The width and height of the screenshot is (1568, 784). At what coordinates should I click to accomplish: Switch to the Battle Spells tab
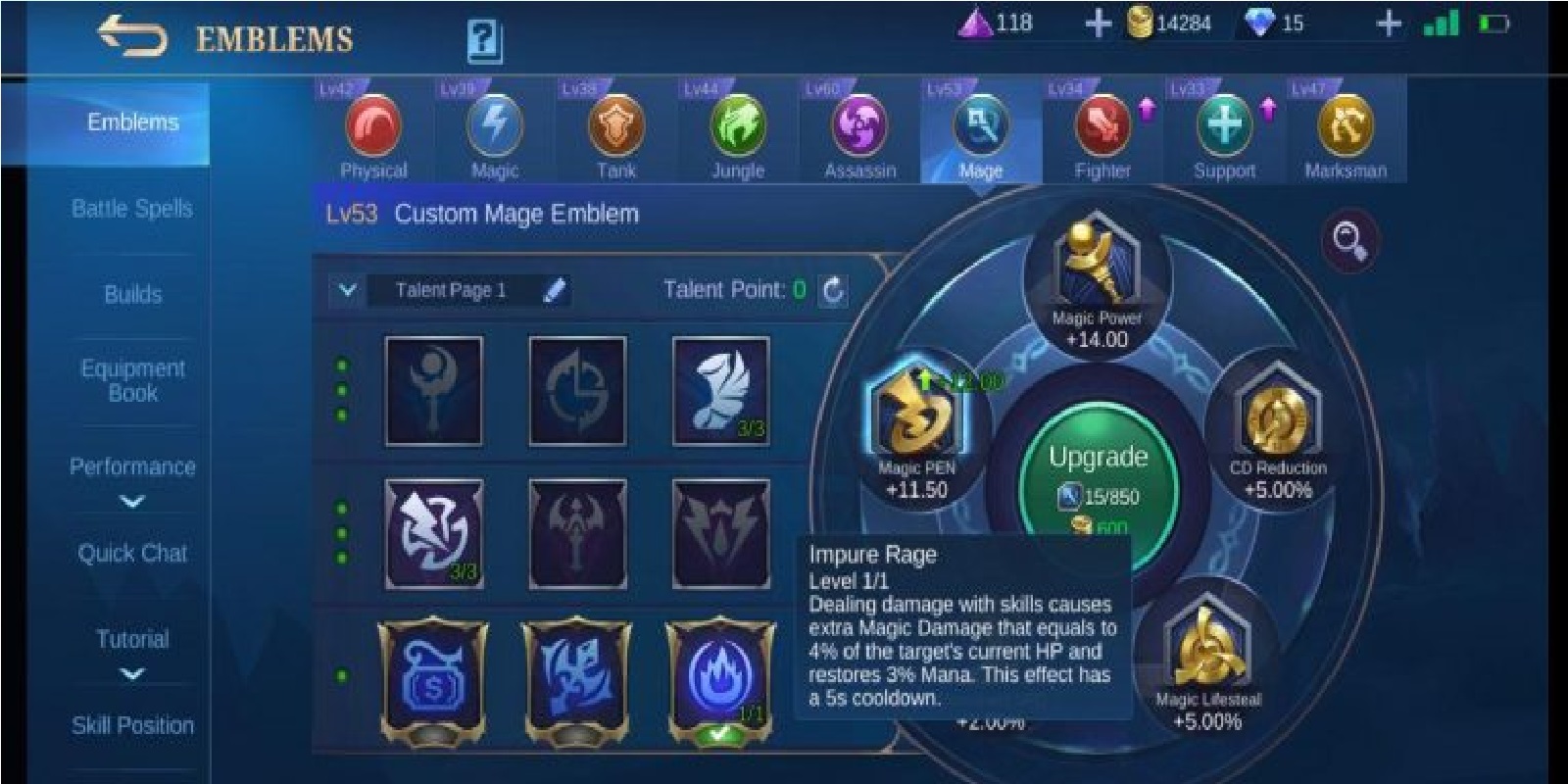131,209
